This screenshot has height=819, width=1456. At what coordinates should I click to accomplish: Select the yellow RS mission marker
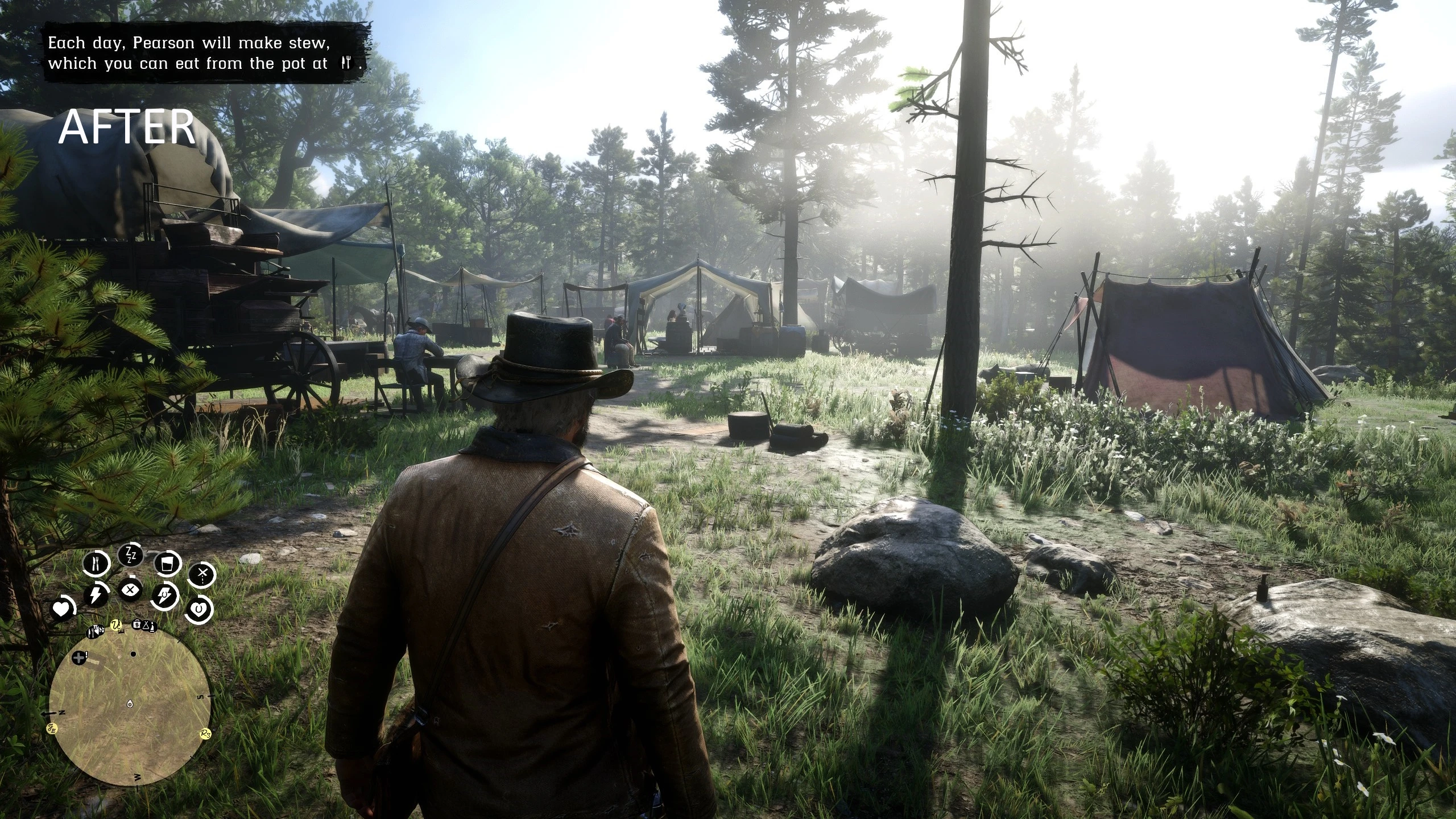206,734
